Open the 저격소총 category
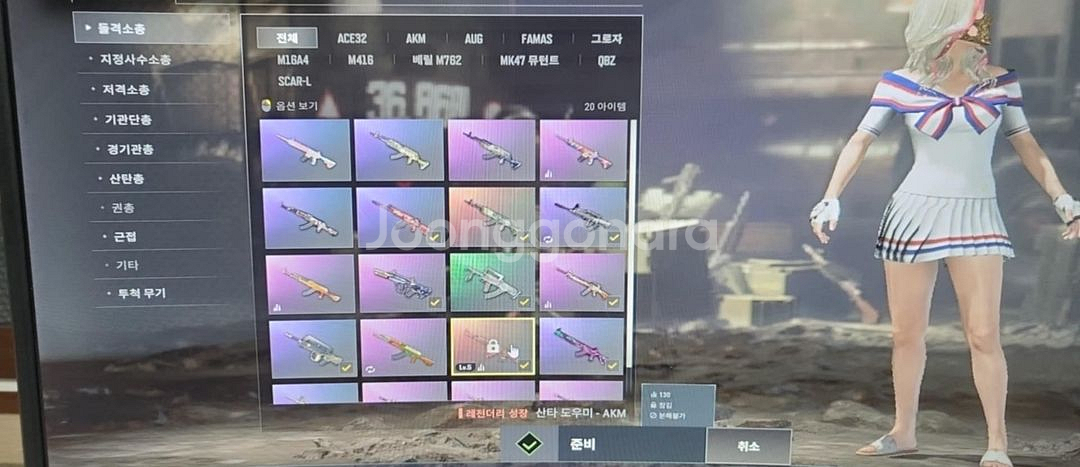Screen dimensions: 1080x467 (125, 89)
